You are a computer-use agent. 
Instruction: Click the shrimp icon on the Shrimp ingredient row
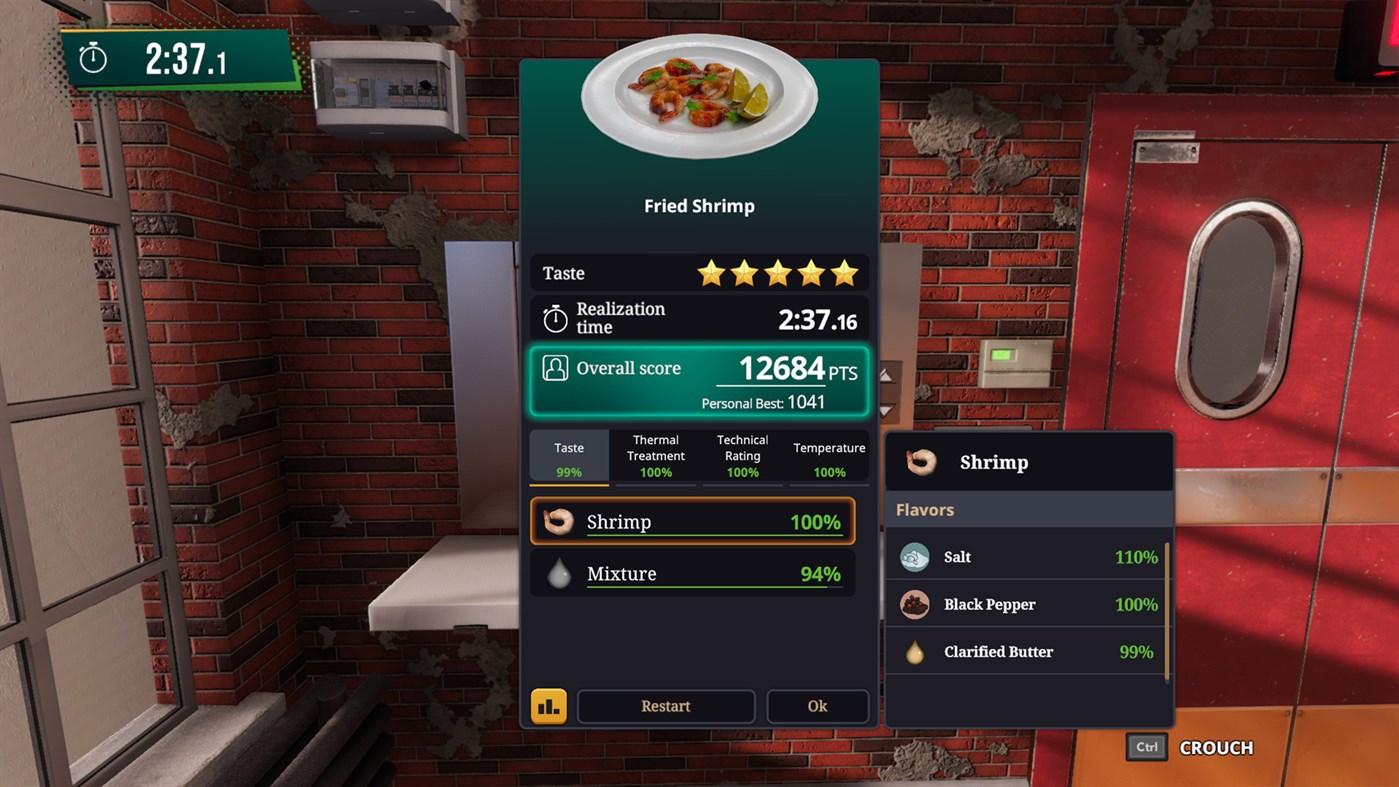click(x=559, y=521)
